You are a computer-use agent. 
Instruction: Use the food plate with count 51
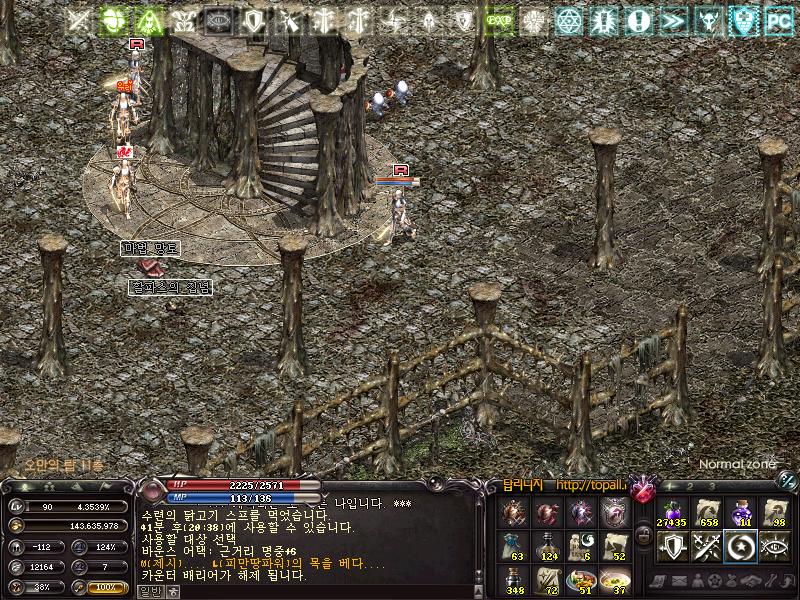[x=582, y=580]
